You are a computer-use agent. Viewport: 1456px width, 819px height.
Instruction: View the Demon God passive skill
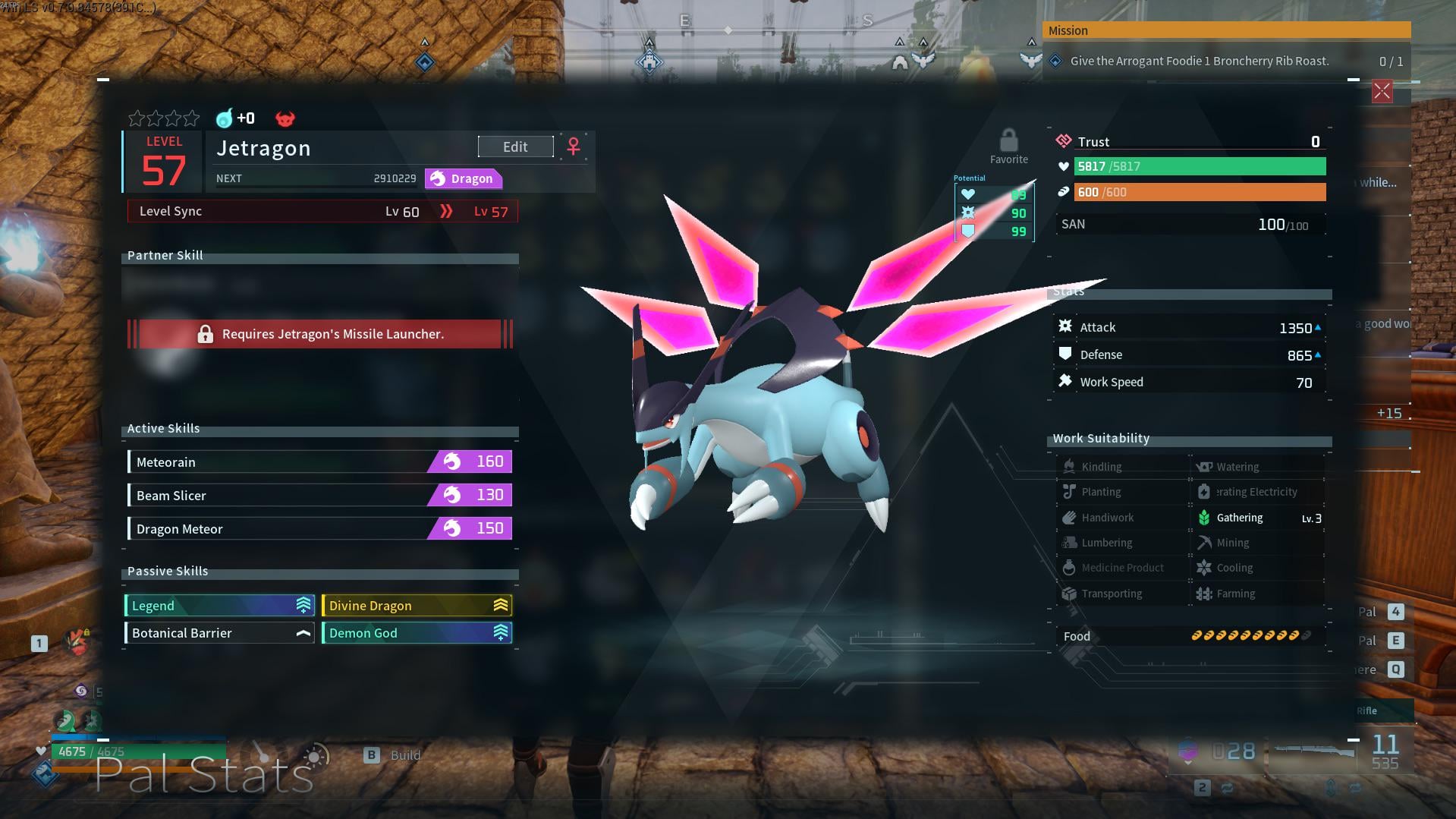[417, 632]
